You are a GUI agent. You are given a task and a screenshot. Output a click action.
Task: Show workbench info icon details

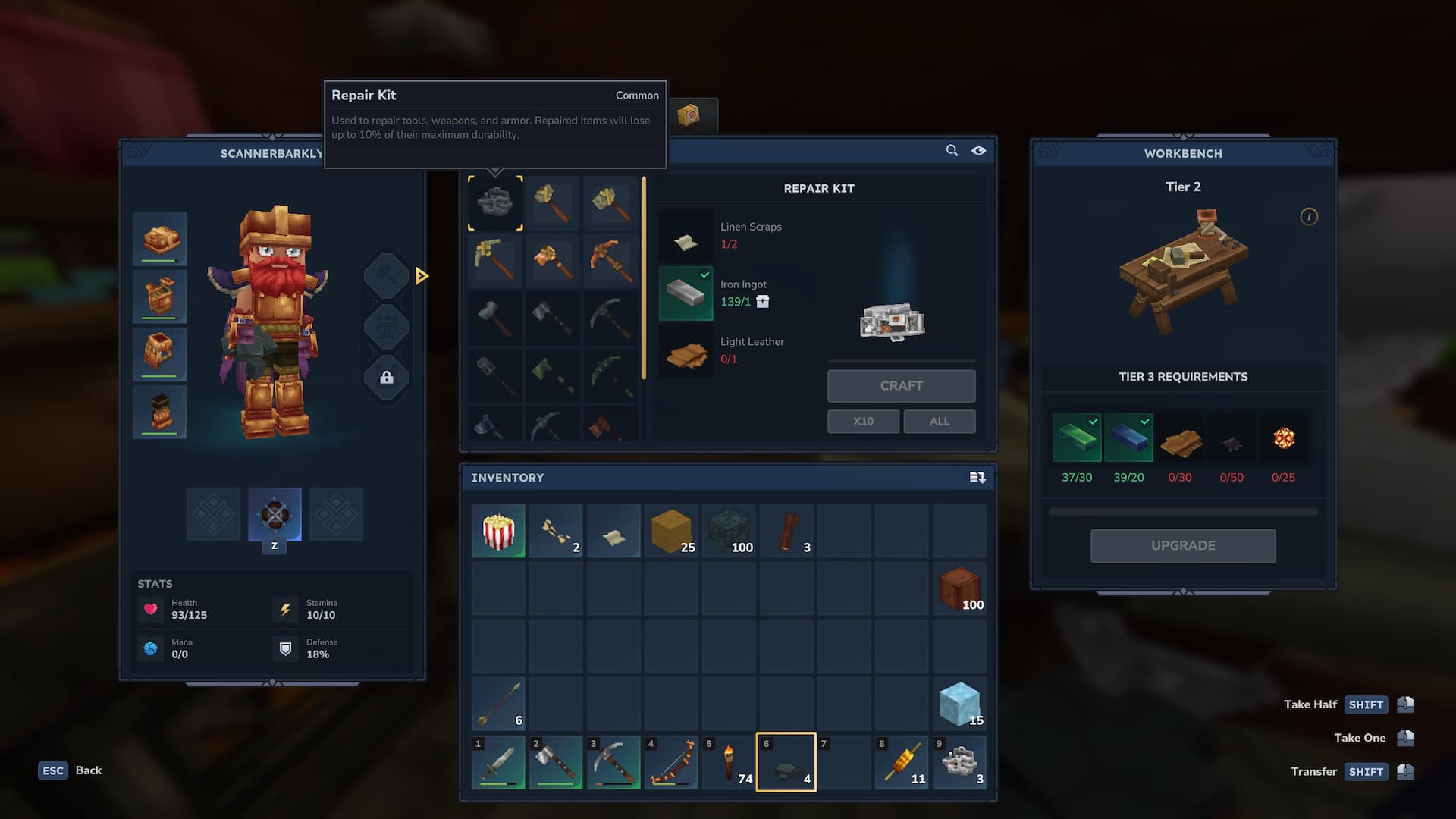coord(1308,217)
